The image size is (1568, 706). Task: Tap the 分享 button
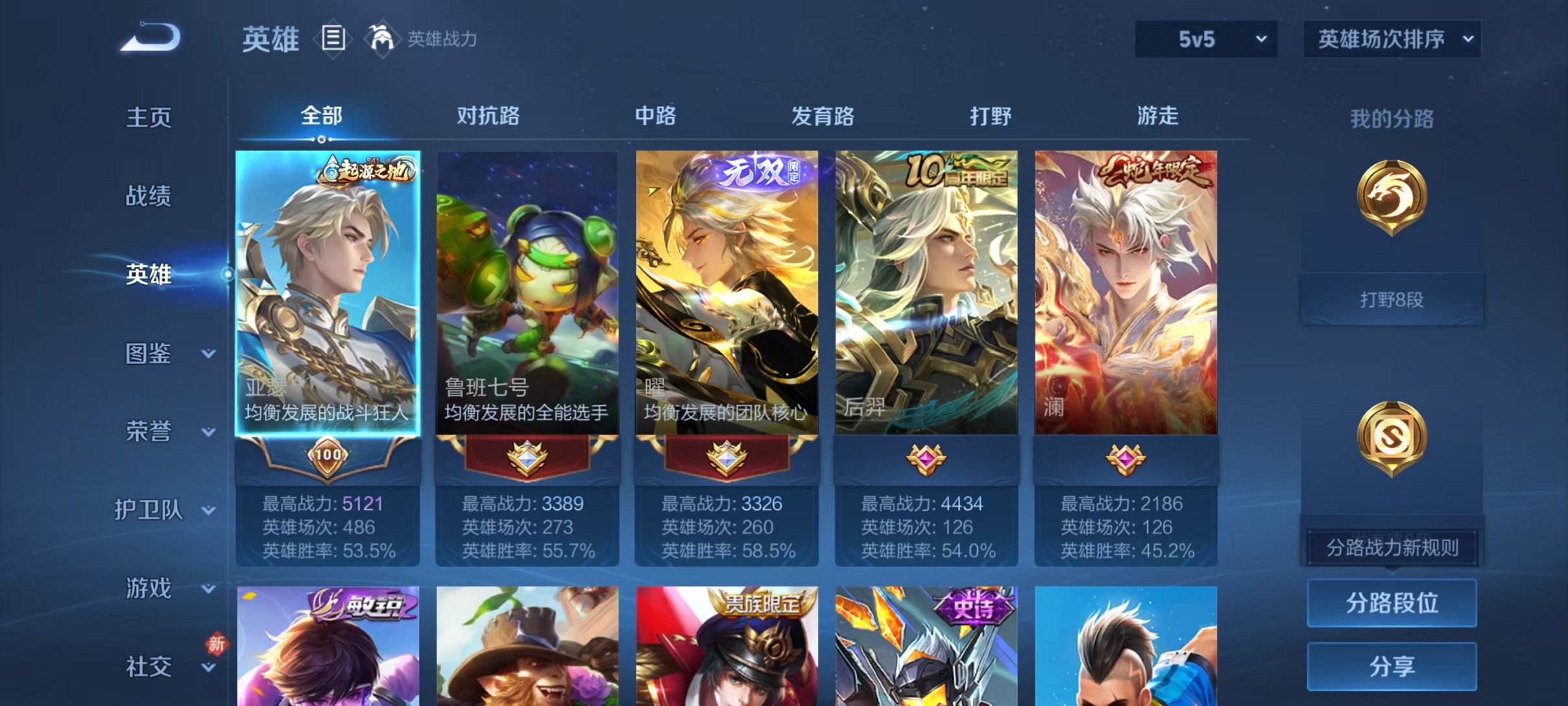1392,665
